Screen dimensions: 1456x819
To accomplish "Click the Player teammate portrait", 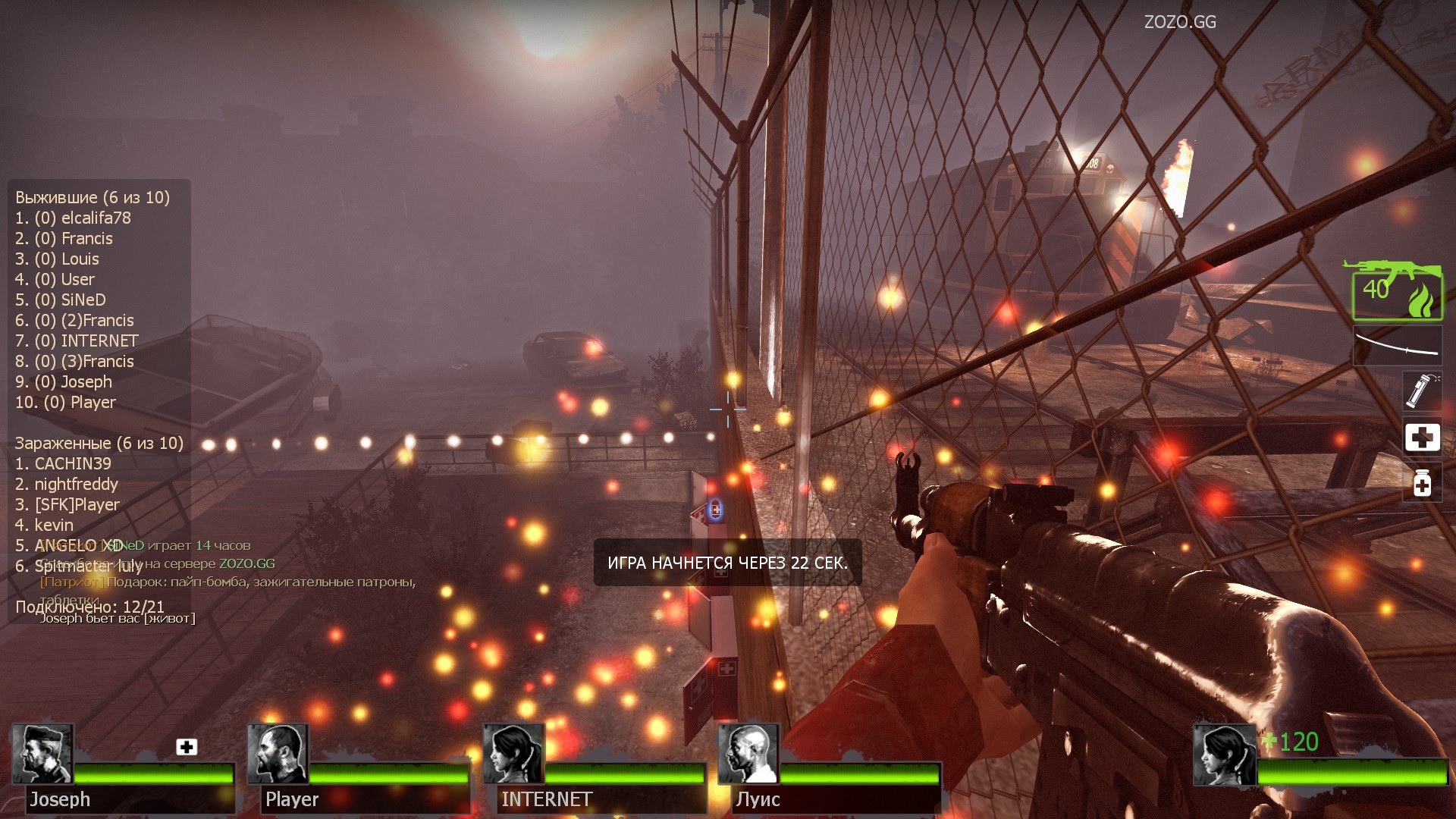I will coord(278,754).
